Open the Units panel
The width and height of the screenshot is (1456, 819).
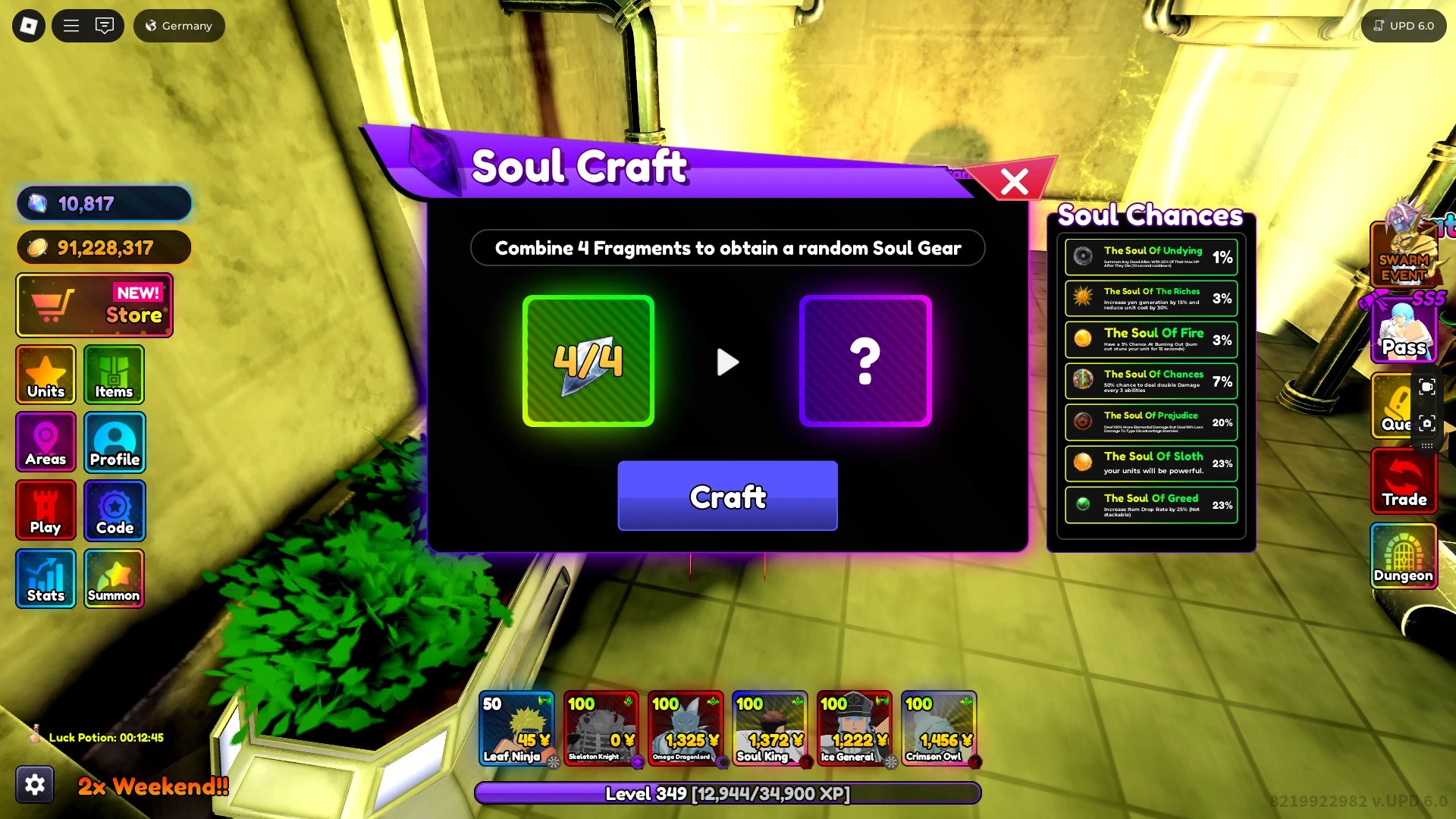click(45, 375)
